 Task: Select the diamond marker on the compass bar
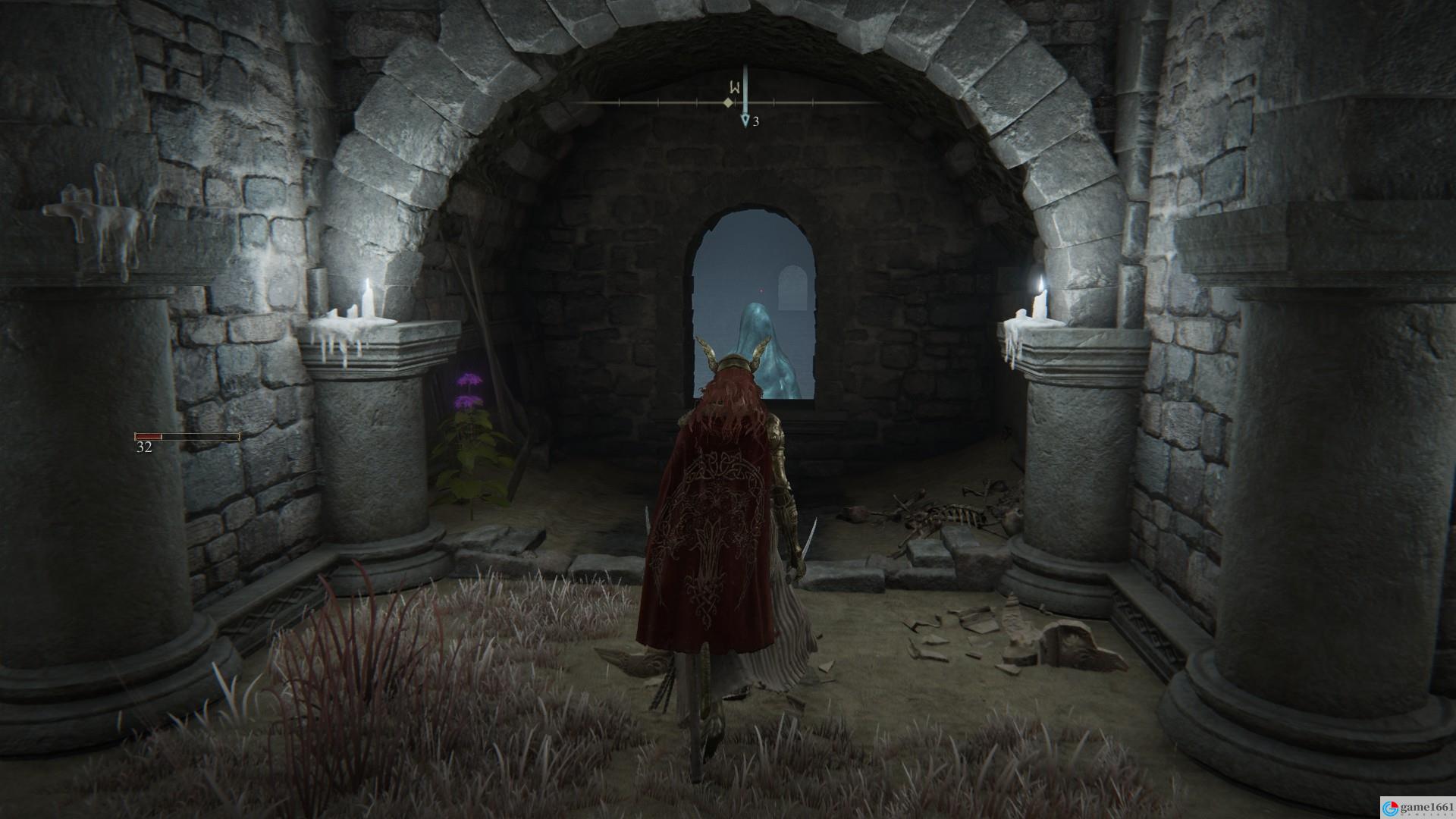729,102
